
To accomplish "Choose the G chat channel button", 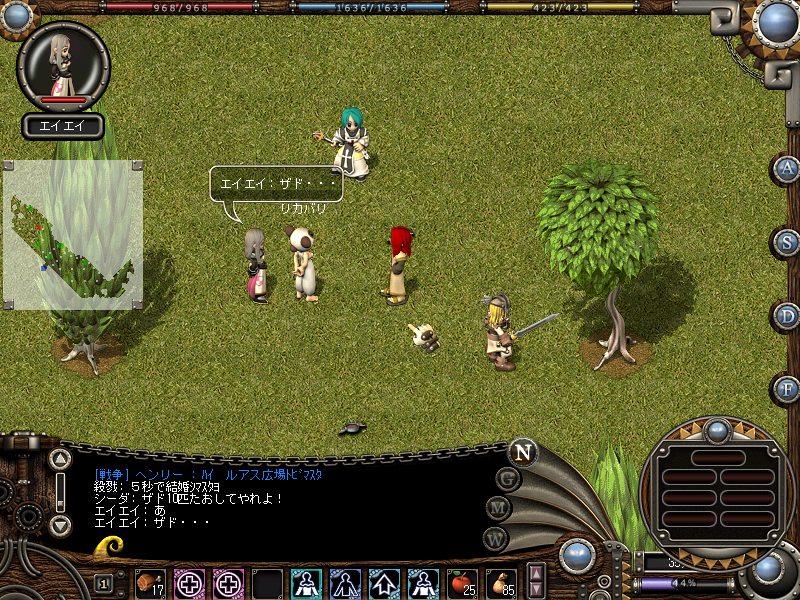I will (x=508, y=479).
